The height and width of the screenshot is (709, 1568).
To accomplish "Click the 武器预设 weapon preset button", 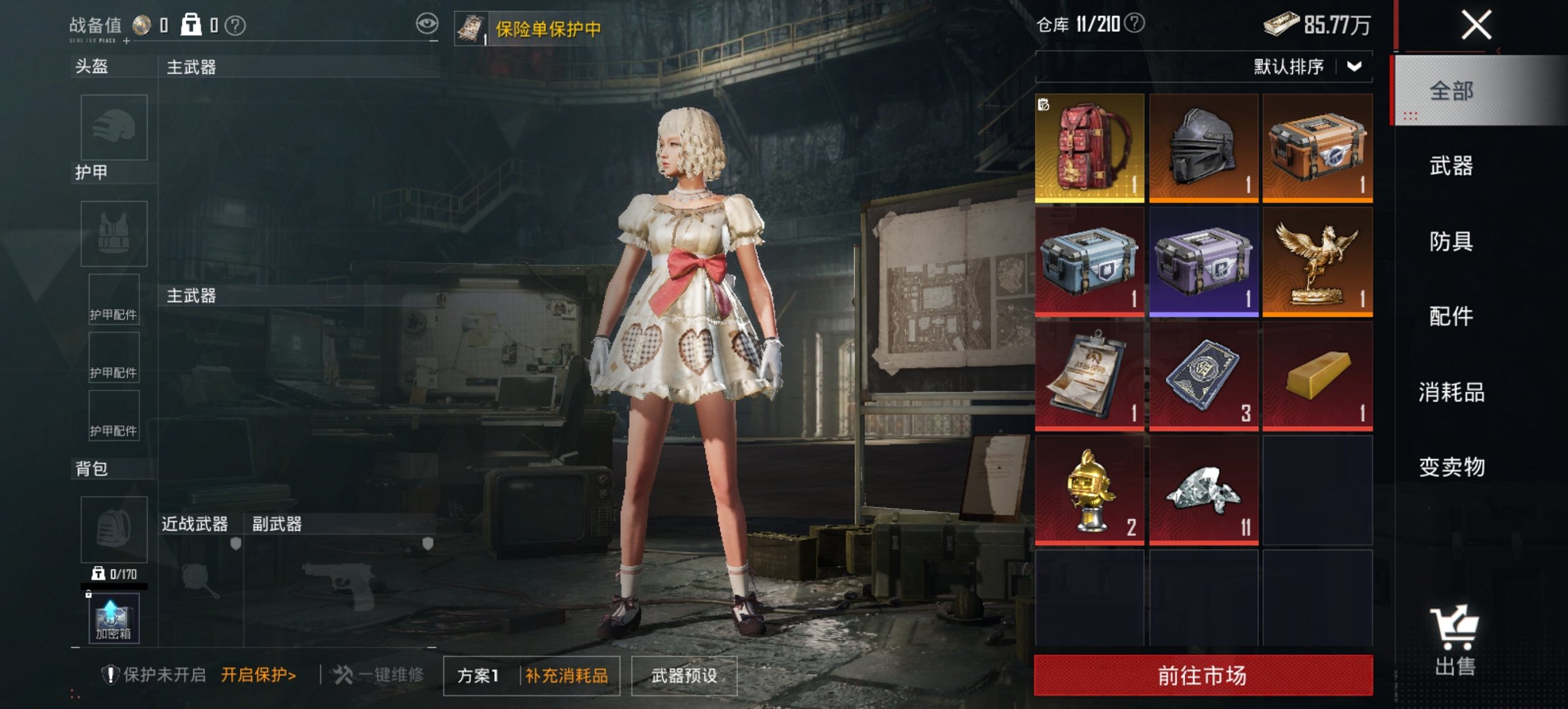I will coord(684,675).
